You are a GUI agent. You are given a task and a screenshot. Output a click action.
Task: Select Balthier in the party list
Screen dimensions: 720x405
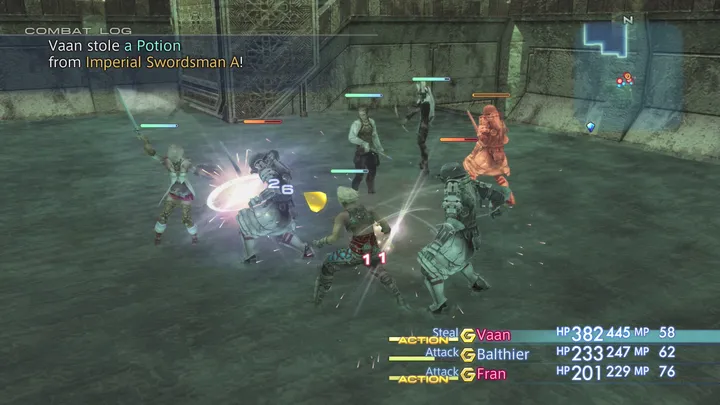pos(503,353)
